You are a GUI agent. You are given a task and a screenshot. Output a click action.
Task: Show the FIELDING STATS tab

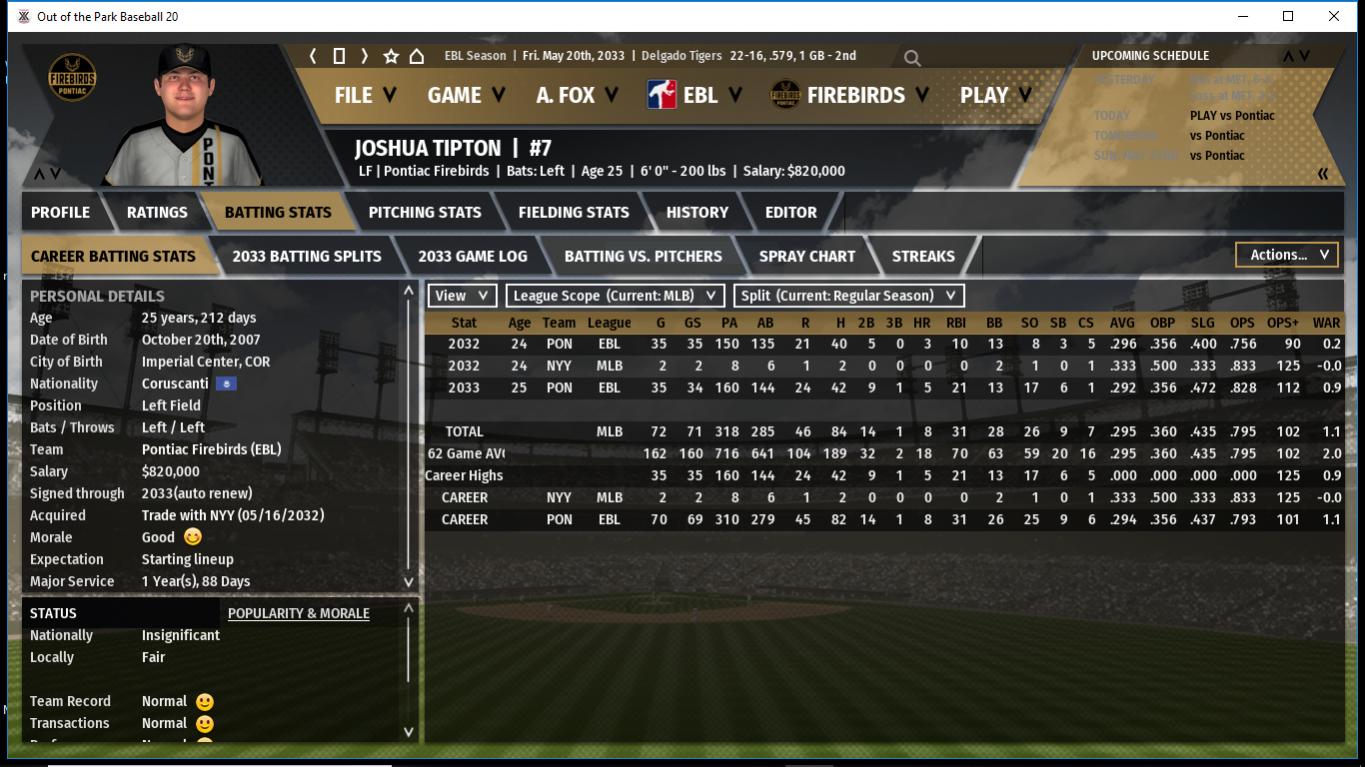(573, 212)
